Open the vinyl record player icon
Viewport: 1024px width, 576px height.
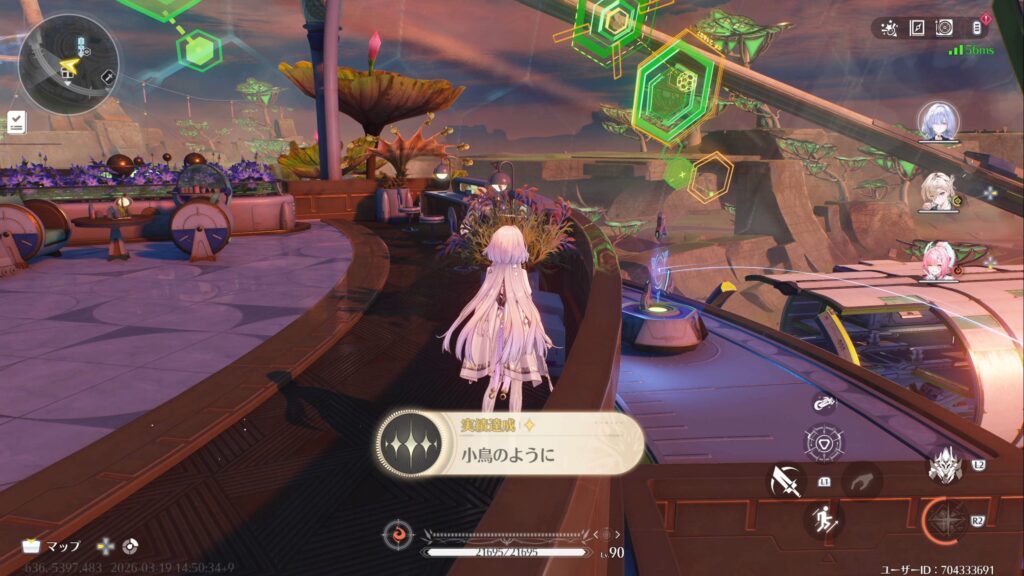click(943, 28)
